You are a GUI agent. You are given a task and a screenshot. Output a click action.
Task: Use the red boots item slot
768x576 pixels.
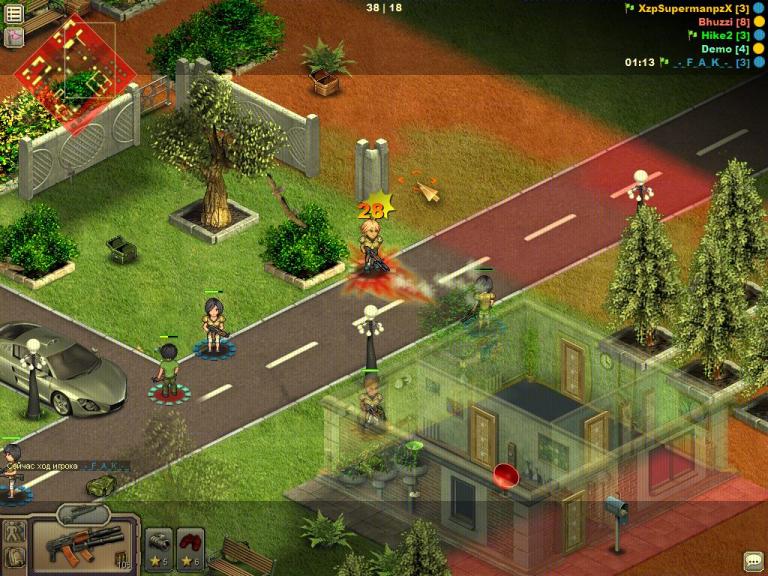(191, 546)
